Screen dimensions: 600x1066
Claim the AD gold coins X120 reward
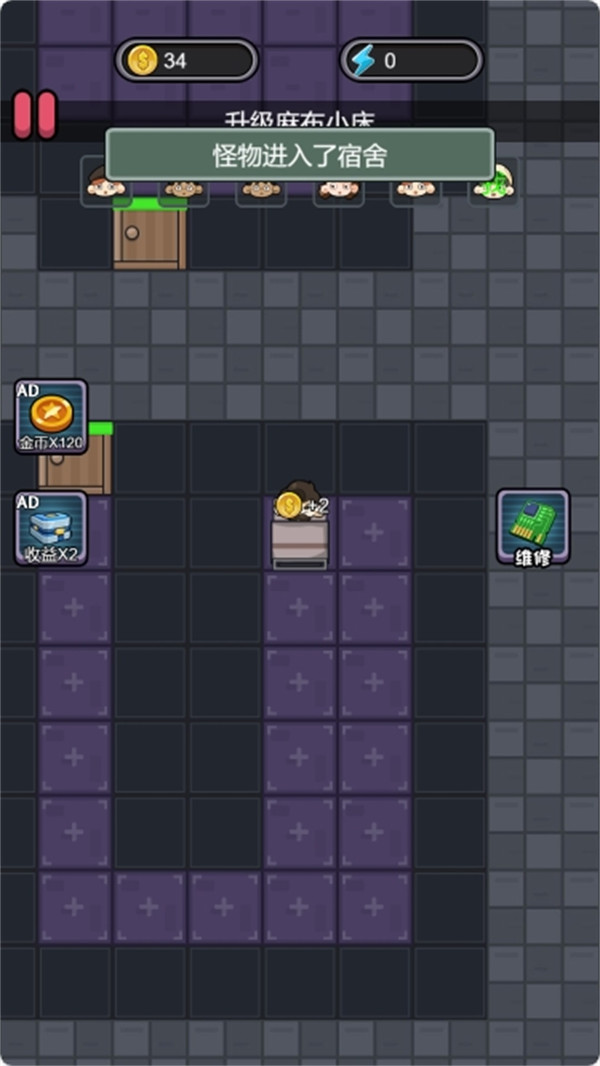point(51,417)
